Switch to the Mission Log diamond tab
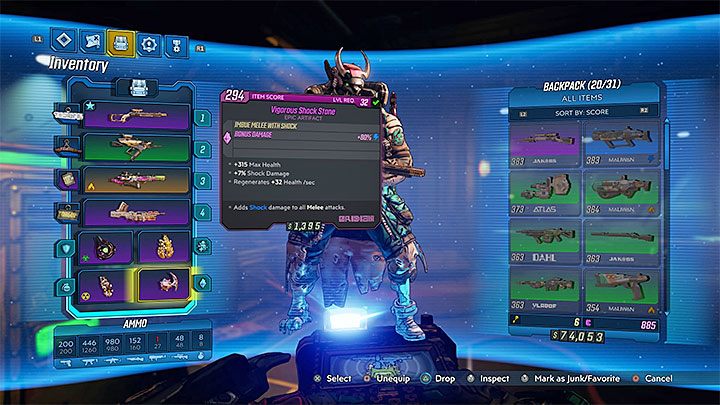Image resolution: width=720 pixels, height=405 pixels. (63, 43)
